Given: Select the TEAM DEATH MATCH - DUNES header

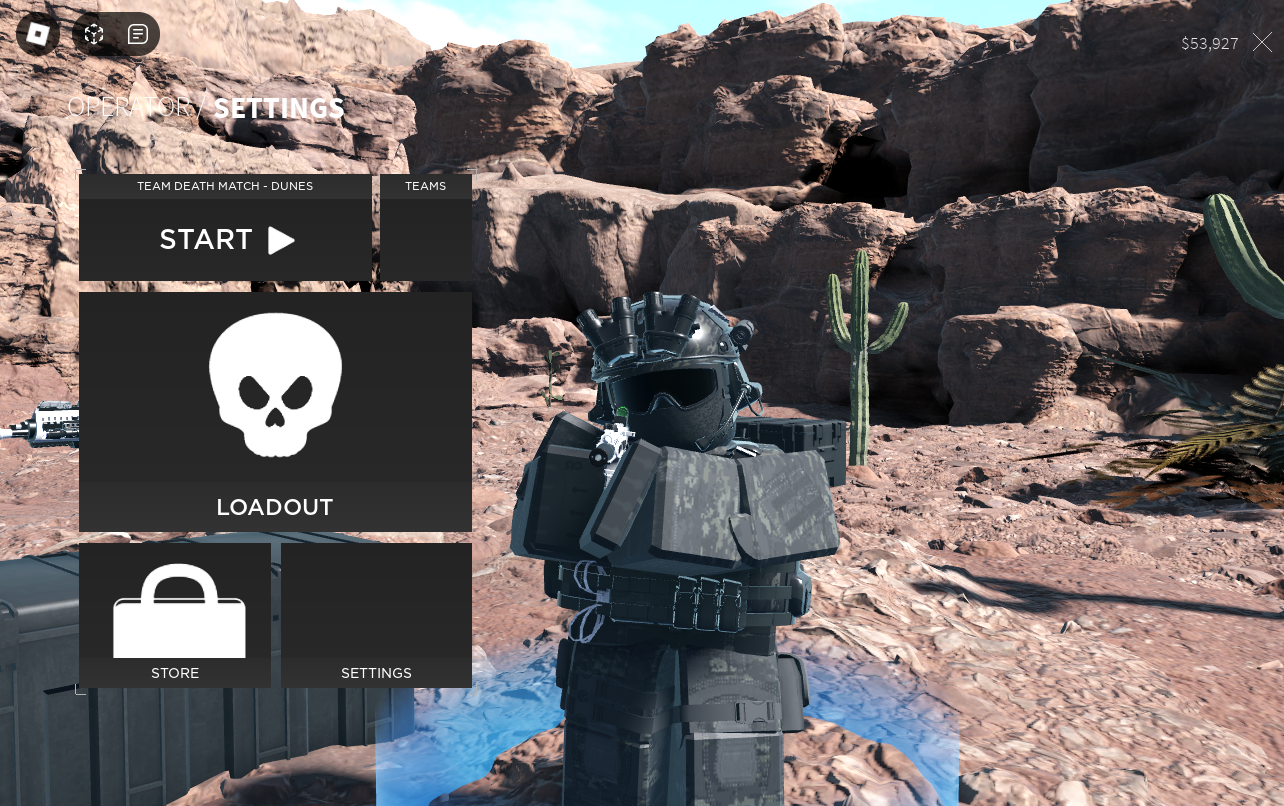Looking at the screenshot, I should pos(225,186).
